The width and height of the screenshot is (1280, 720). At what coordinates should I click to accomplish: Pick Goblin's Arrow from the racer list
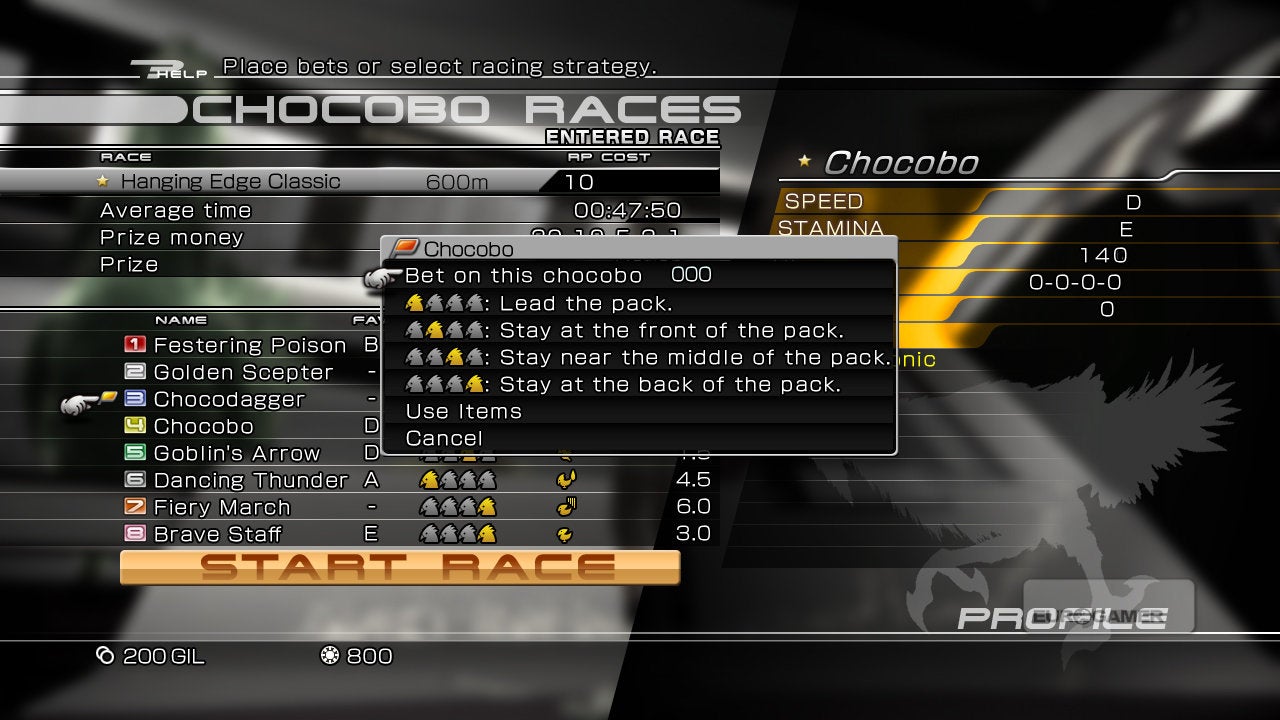pyautogui.click(x=236, y=453)
